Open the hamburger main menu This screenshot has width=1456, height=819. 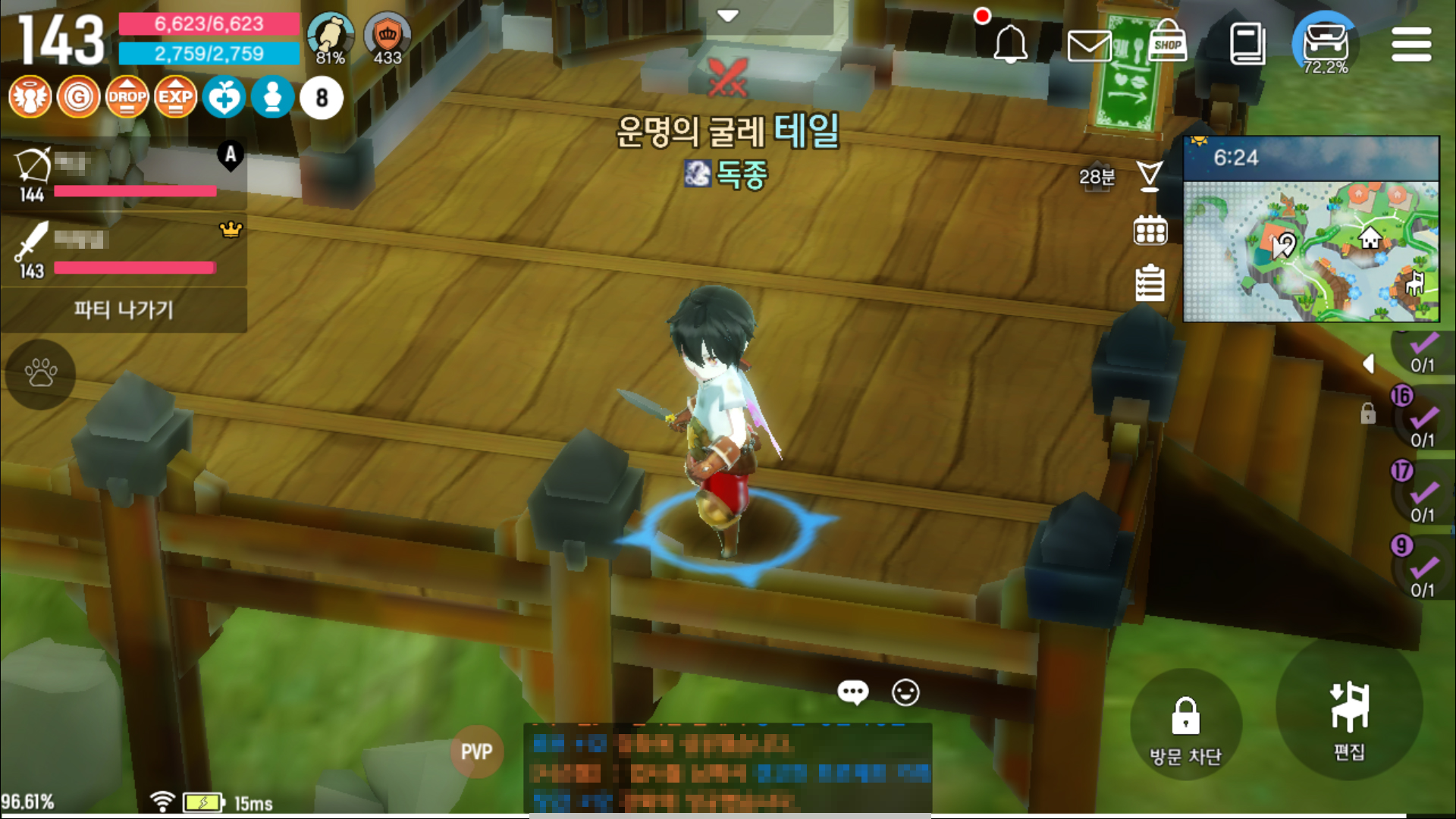point(1410,45)
